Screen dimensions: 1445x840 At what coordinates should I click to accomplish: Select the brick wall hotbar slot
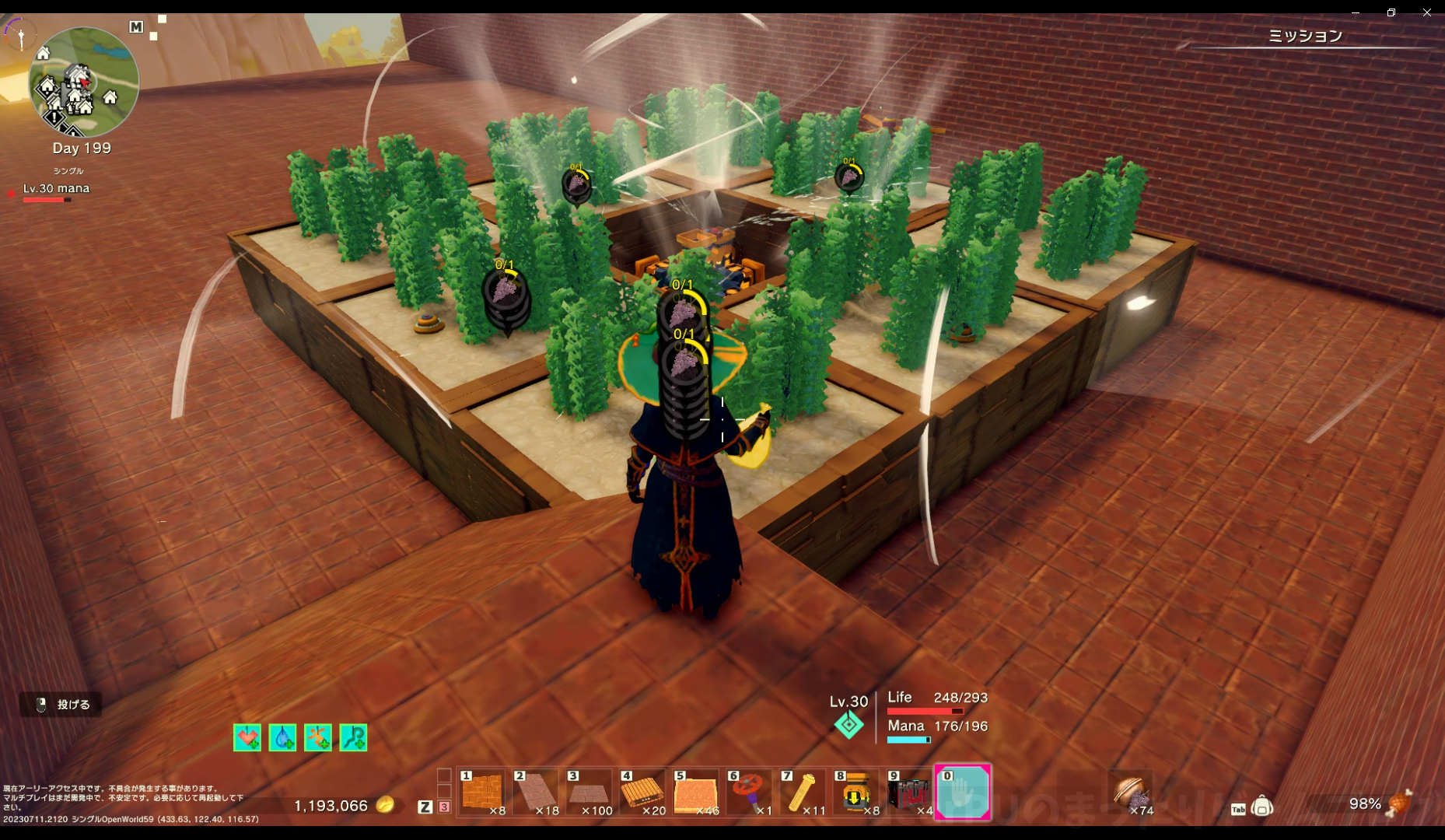pyautogui.click(x=483, y=793)
